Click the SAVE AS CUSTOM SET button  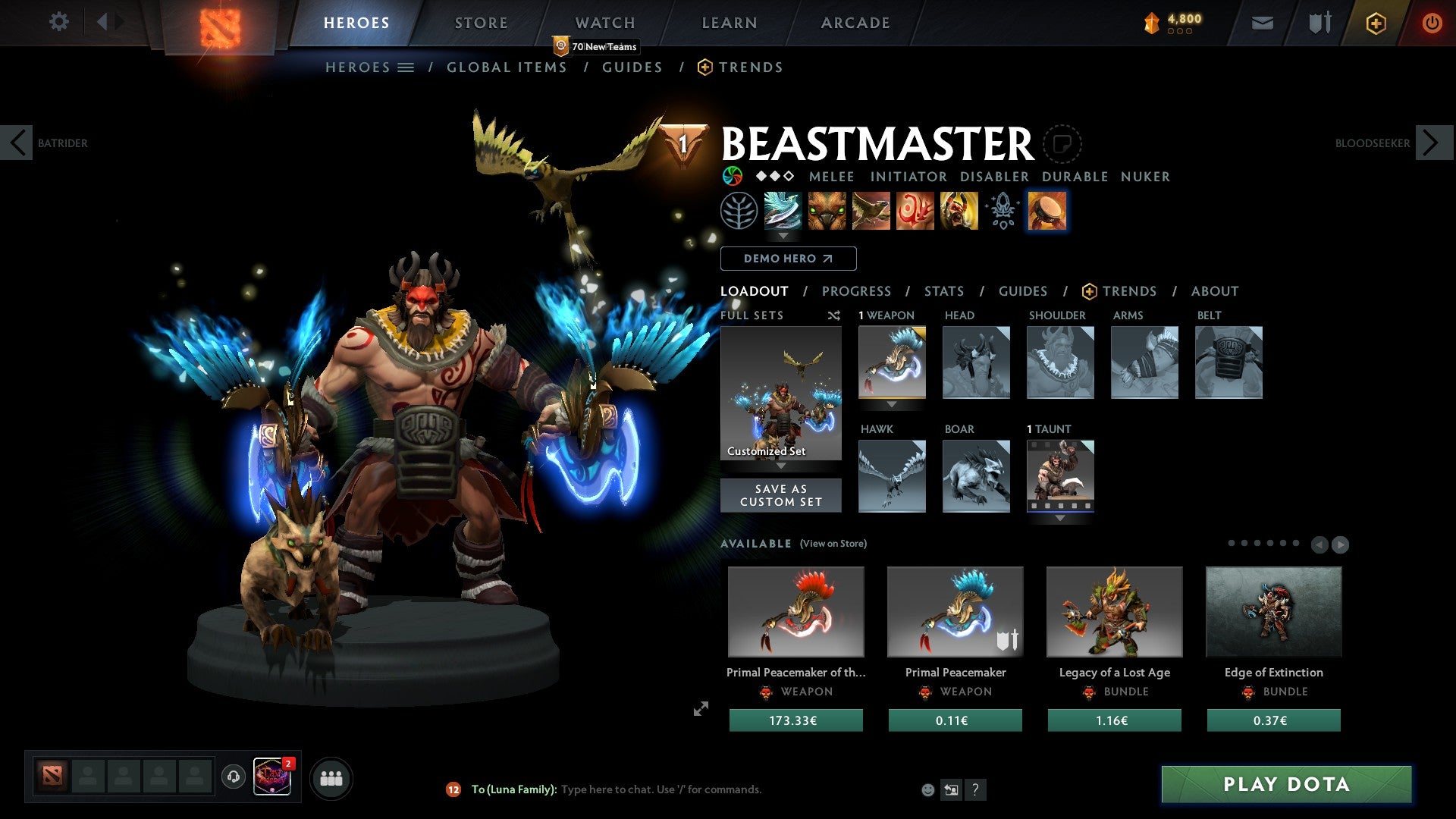pos(781,495)
